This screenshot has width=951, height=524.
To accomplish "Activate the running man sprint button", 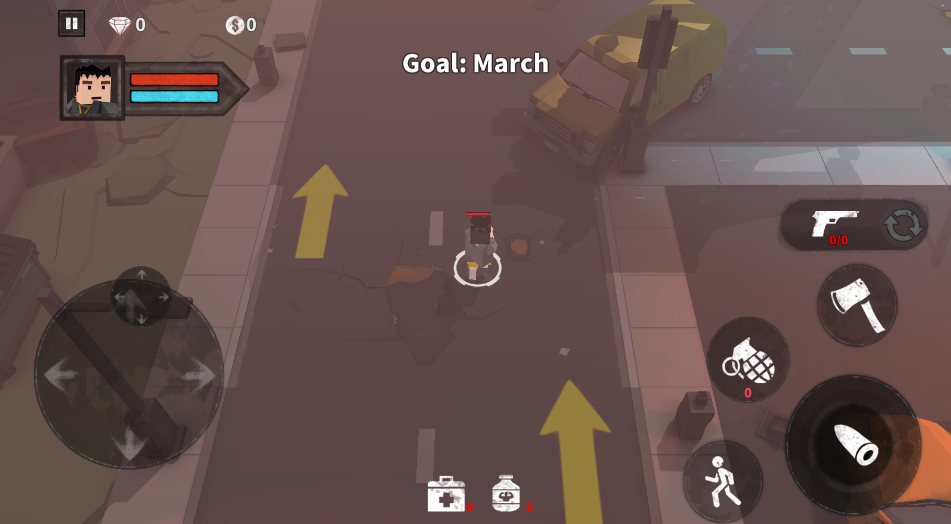I will click(722, 481).
